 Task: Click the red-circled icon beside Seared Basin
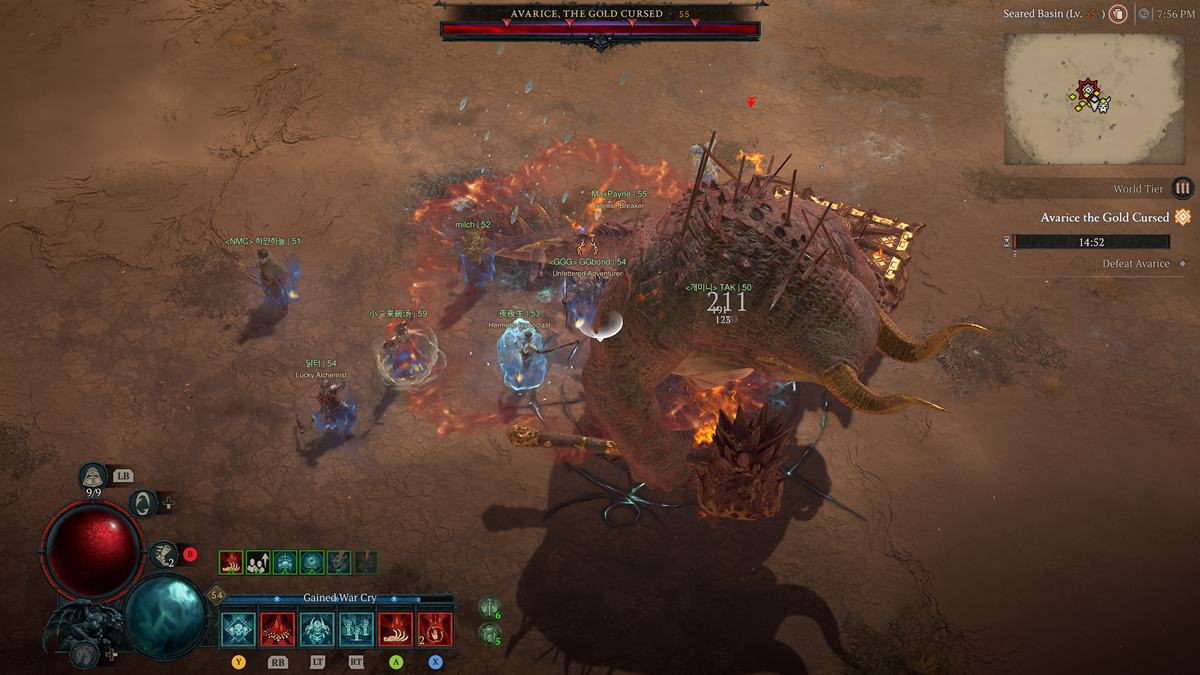click(1117, 14)
